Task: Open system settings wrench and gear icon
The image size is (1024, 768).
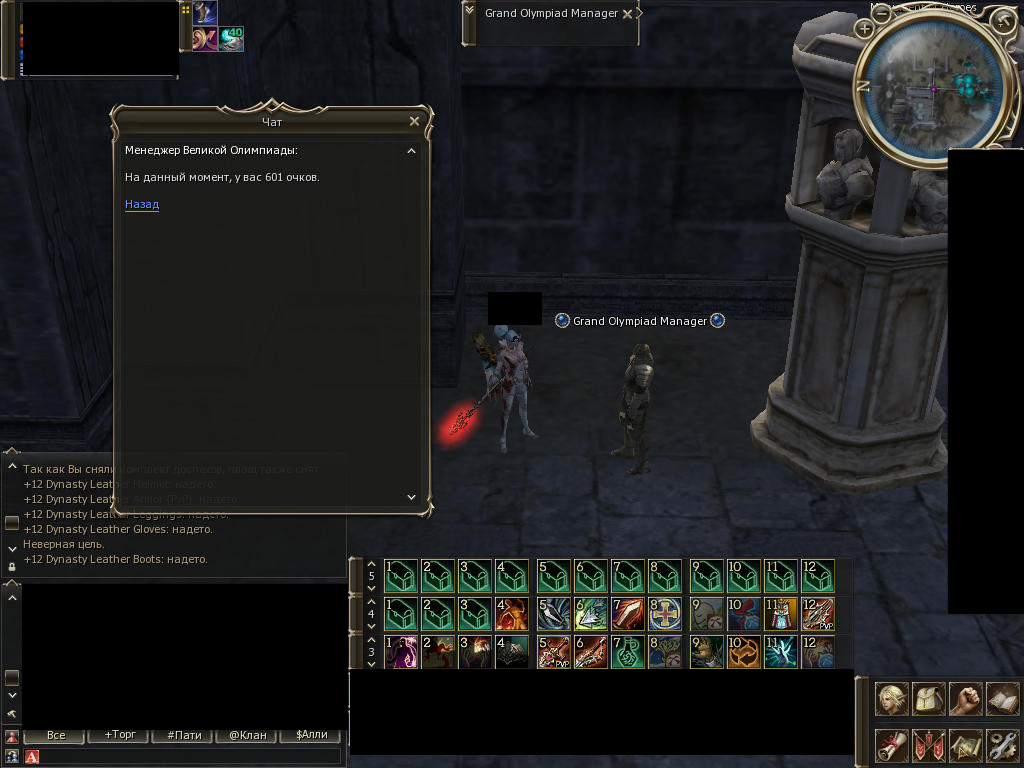Action: [x=1002, y=745]
